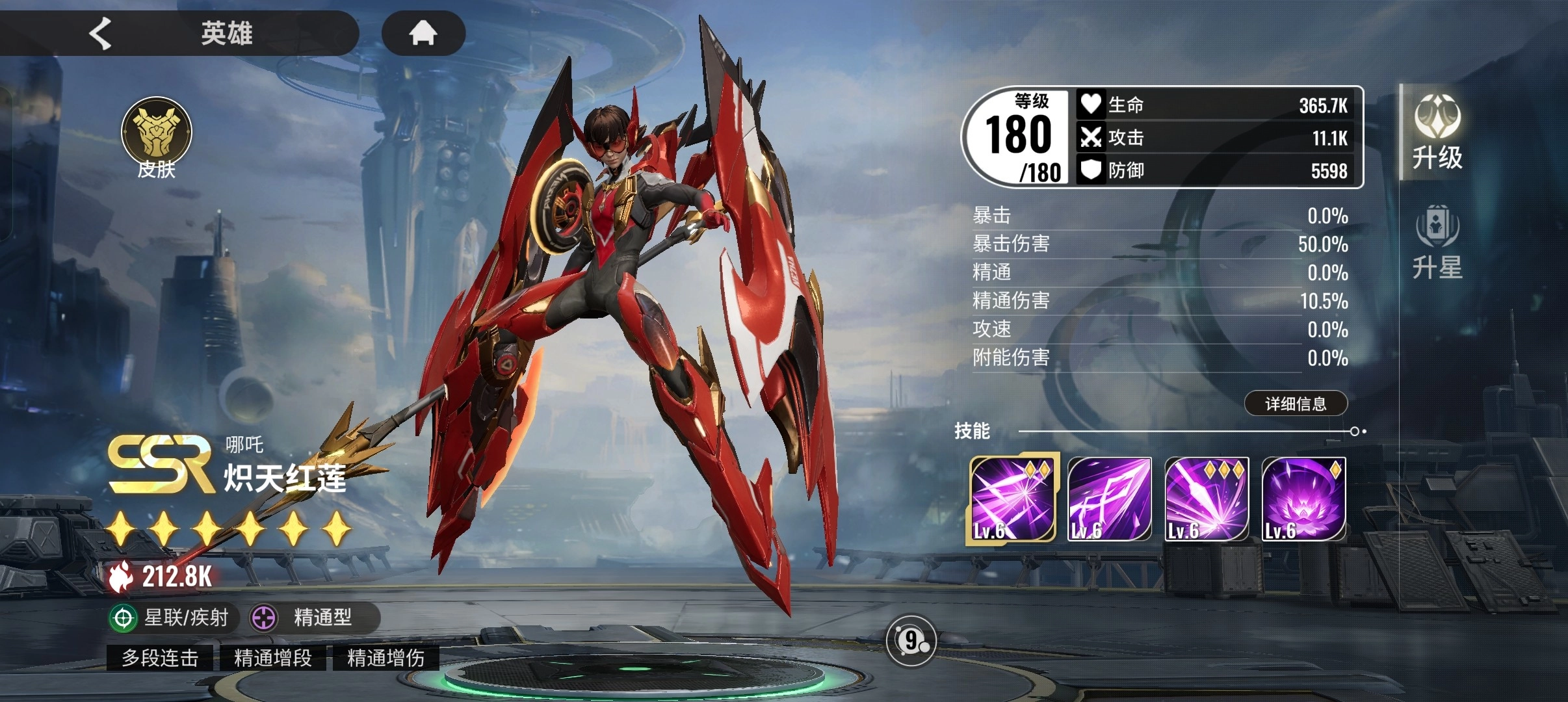The height and width of the screenshot is (702, 1568).
Task: Go back using the arrow button
Action: (x=101, y=33)
